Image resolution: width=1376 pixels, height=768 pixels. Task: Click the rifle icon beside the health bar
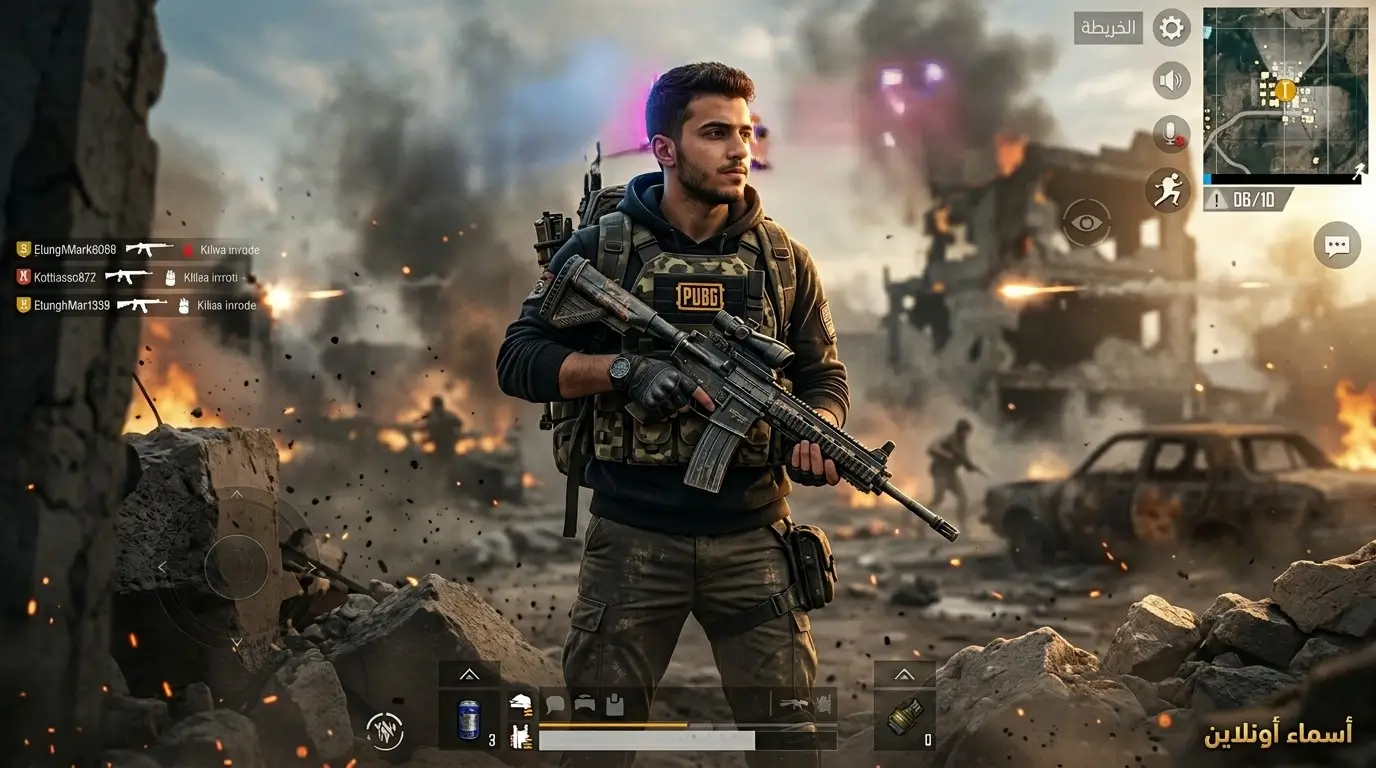click(795, 705)
